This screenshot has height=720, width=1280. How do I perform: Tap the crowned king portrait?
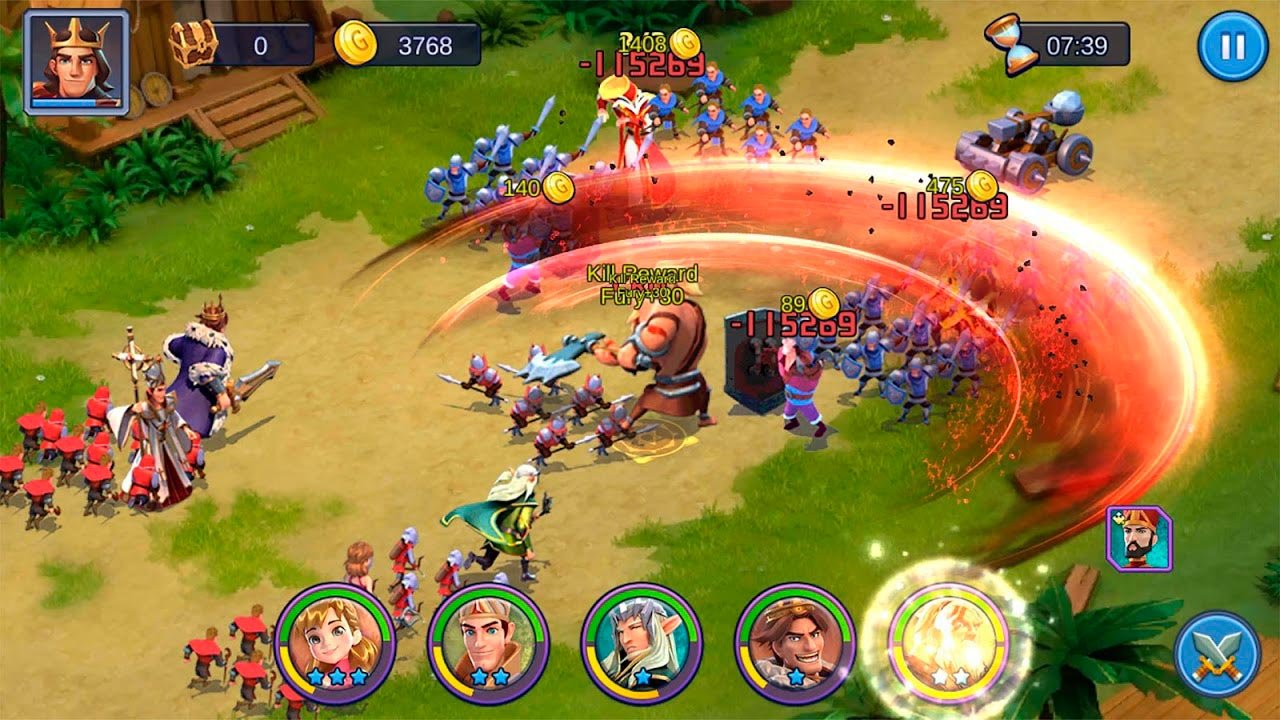(x=77, y=62)
